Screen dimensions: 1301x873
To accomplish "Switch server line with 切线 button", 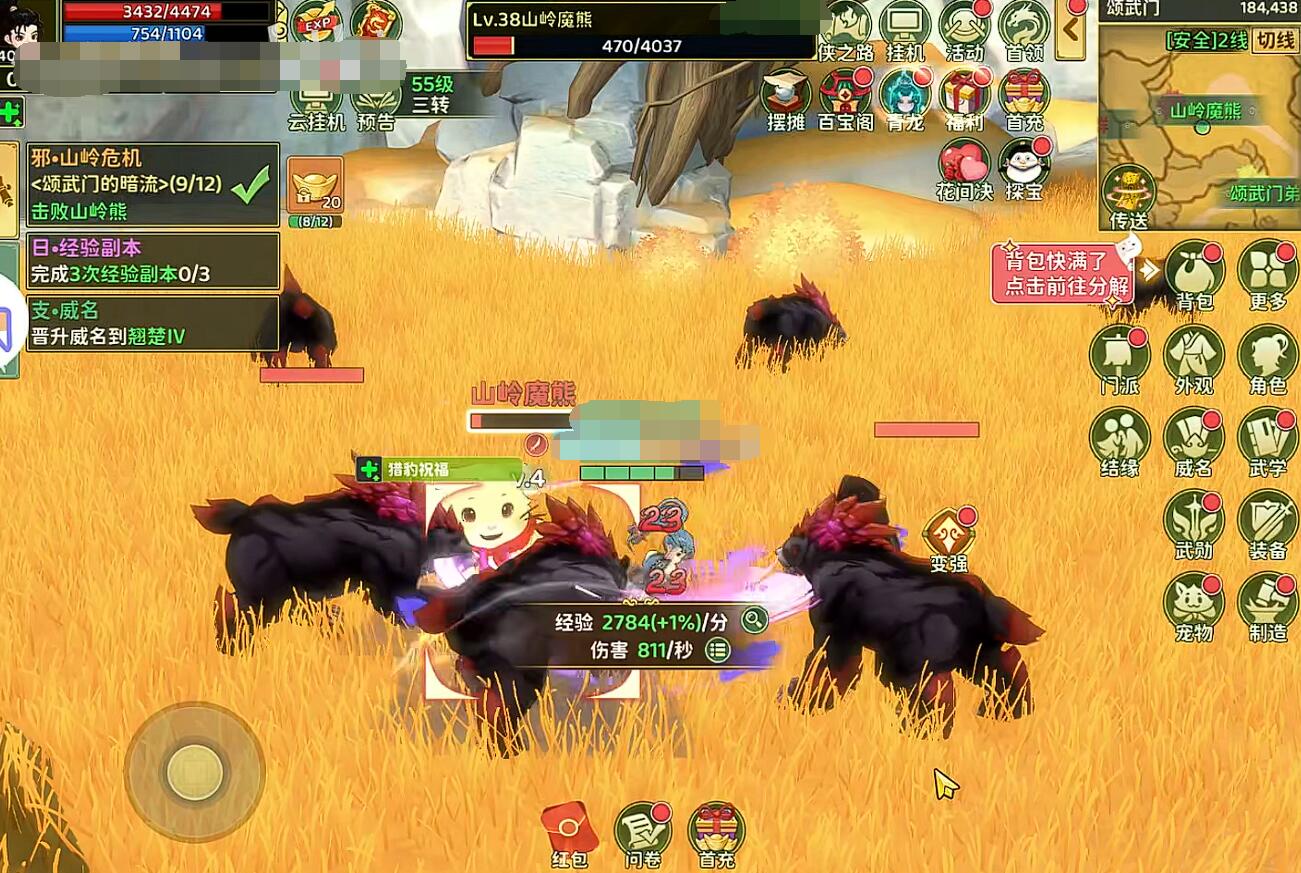I will pos(1275,41).
